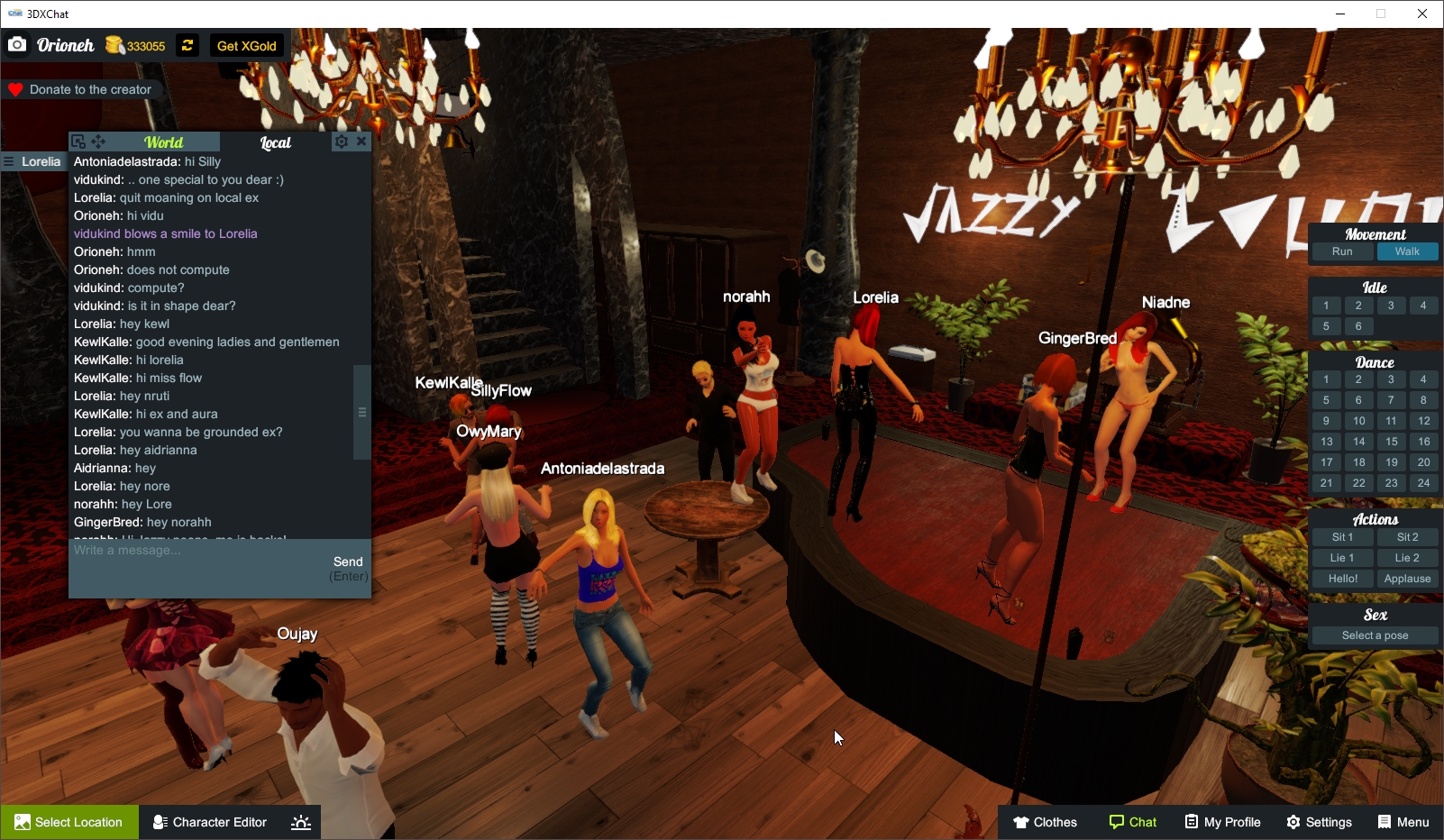Screen dimensions: 1444x840
Task: Open the Character Editor
Action: [209, 821]
